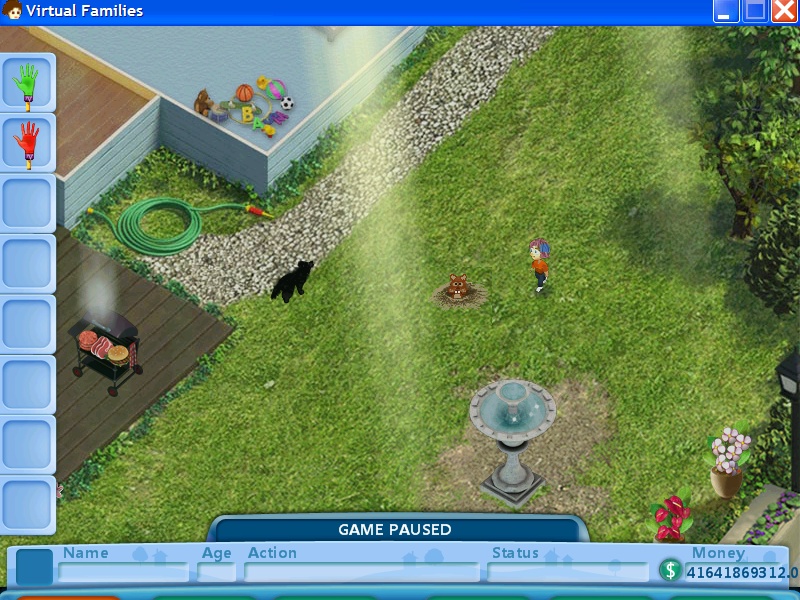The image size is (800, 600).
Task: Maximize the Virtual Families window
Action: click(755, 11)
